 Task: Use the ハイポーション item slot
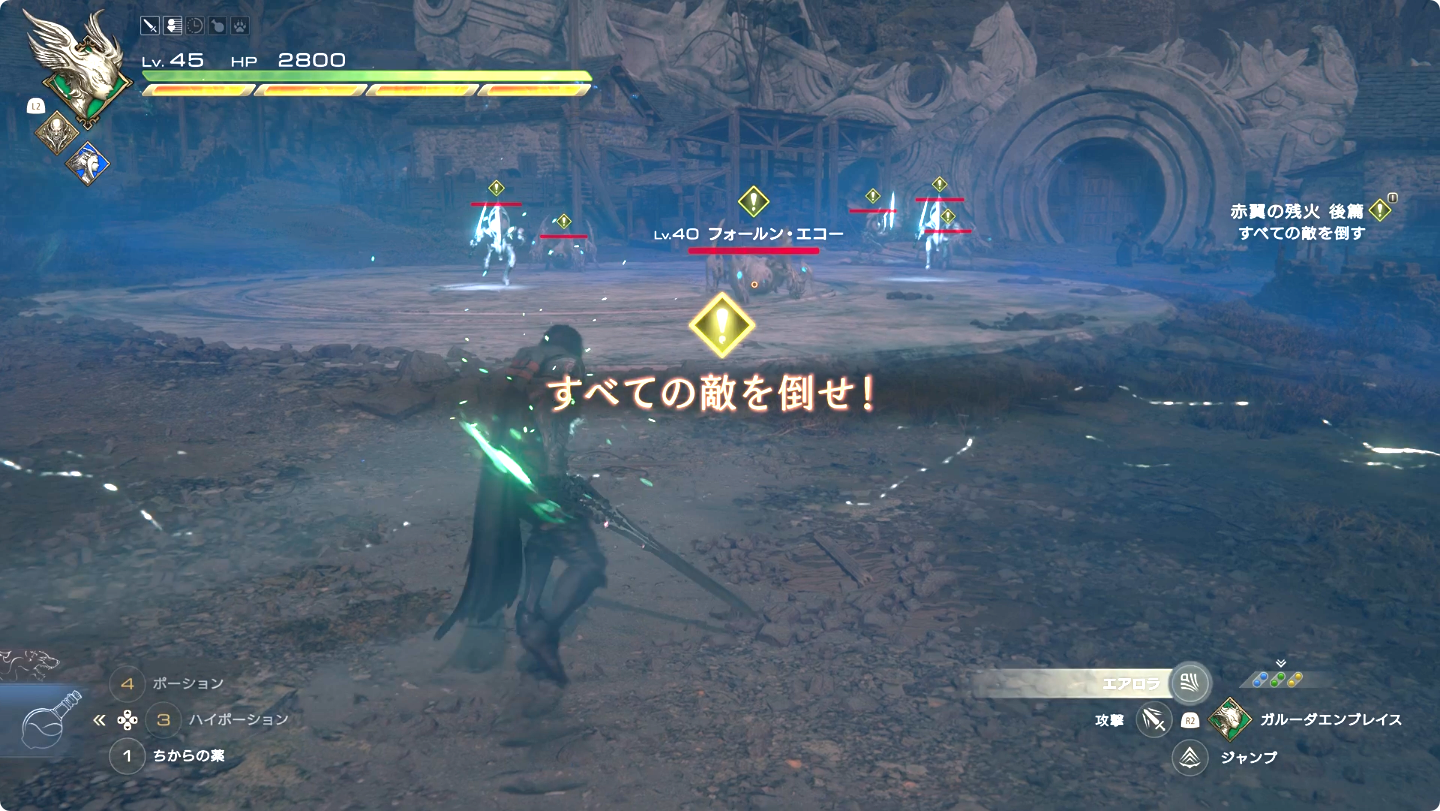(164, 719)
